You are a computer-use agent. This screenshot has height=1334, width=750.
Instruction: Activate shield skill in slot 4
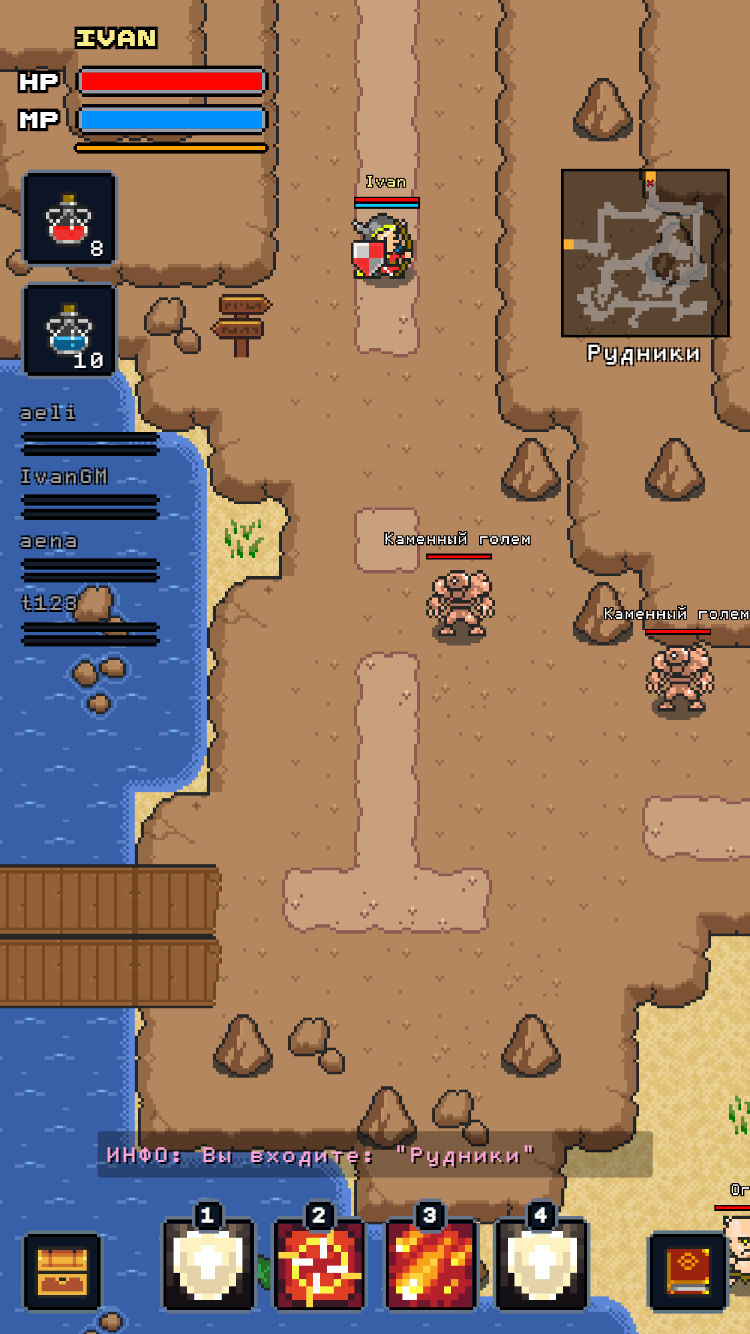541,1264
